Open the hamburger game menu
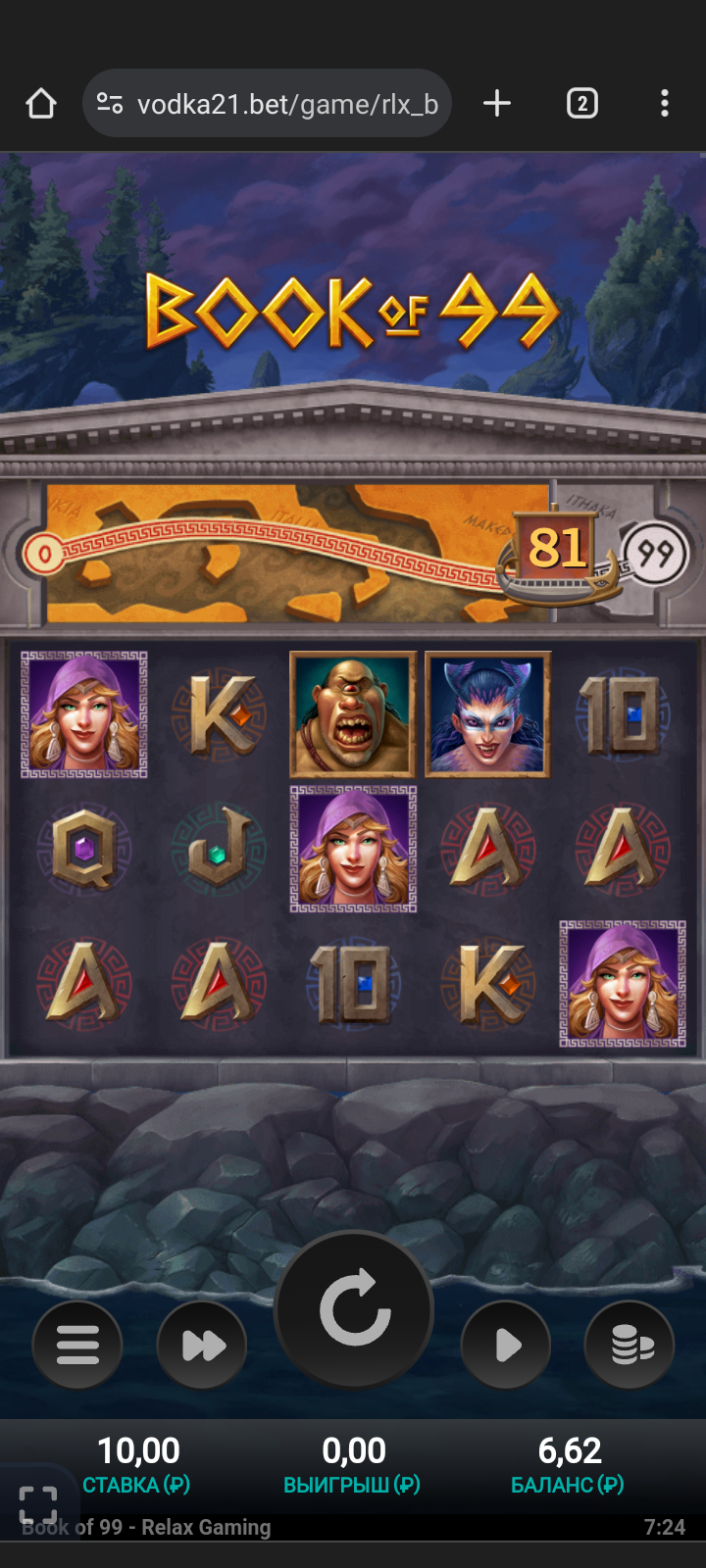 pos(77,1345)
